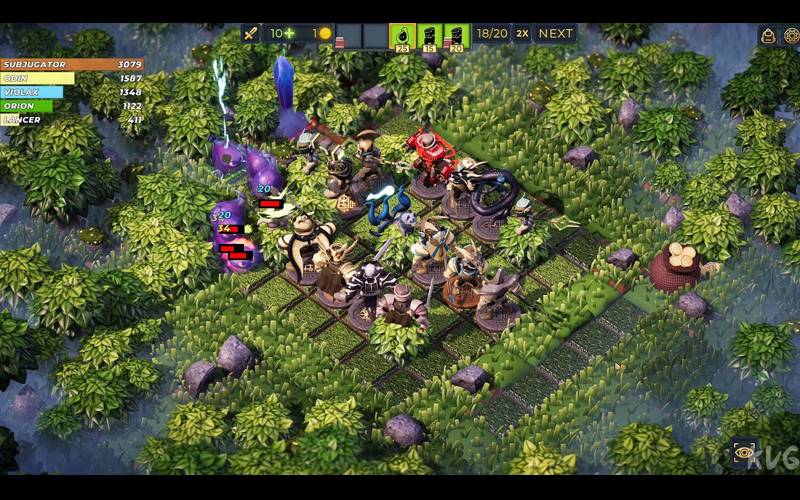Open the bell-shaped character icon
The height and width of the screenshot is (500, 800).
pos(768,36)
